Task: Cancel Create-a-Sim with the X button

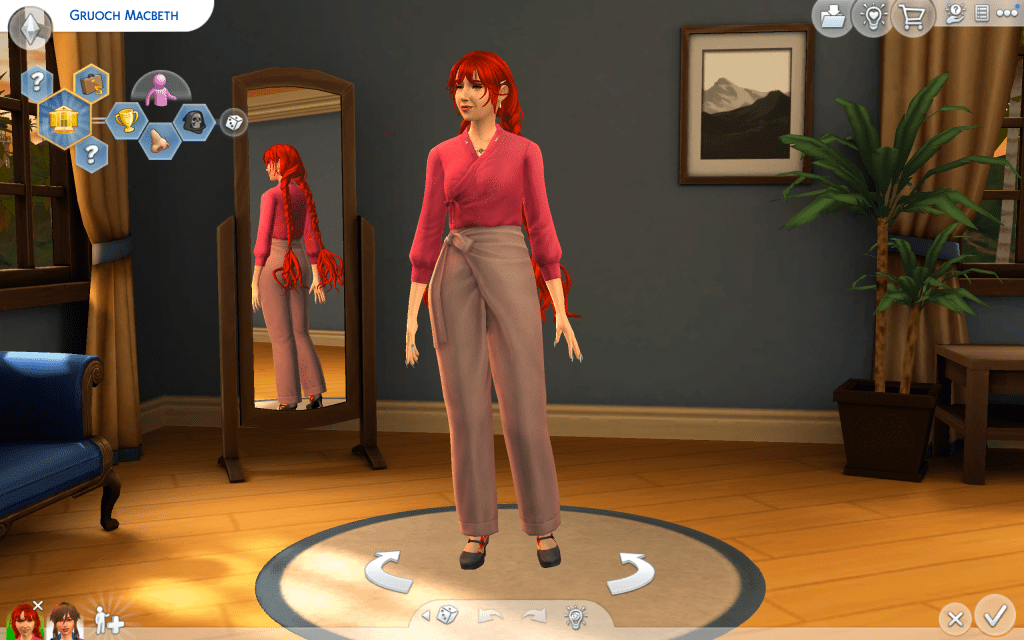Action: [955, 619]
